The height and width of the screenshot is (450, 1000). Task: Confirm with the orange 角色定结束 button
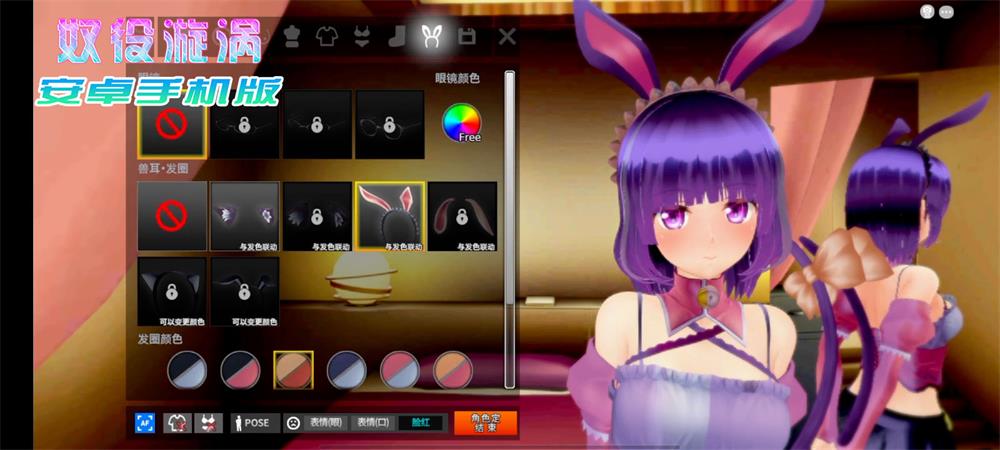click(485, 423)
